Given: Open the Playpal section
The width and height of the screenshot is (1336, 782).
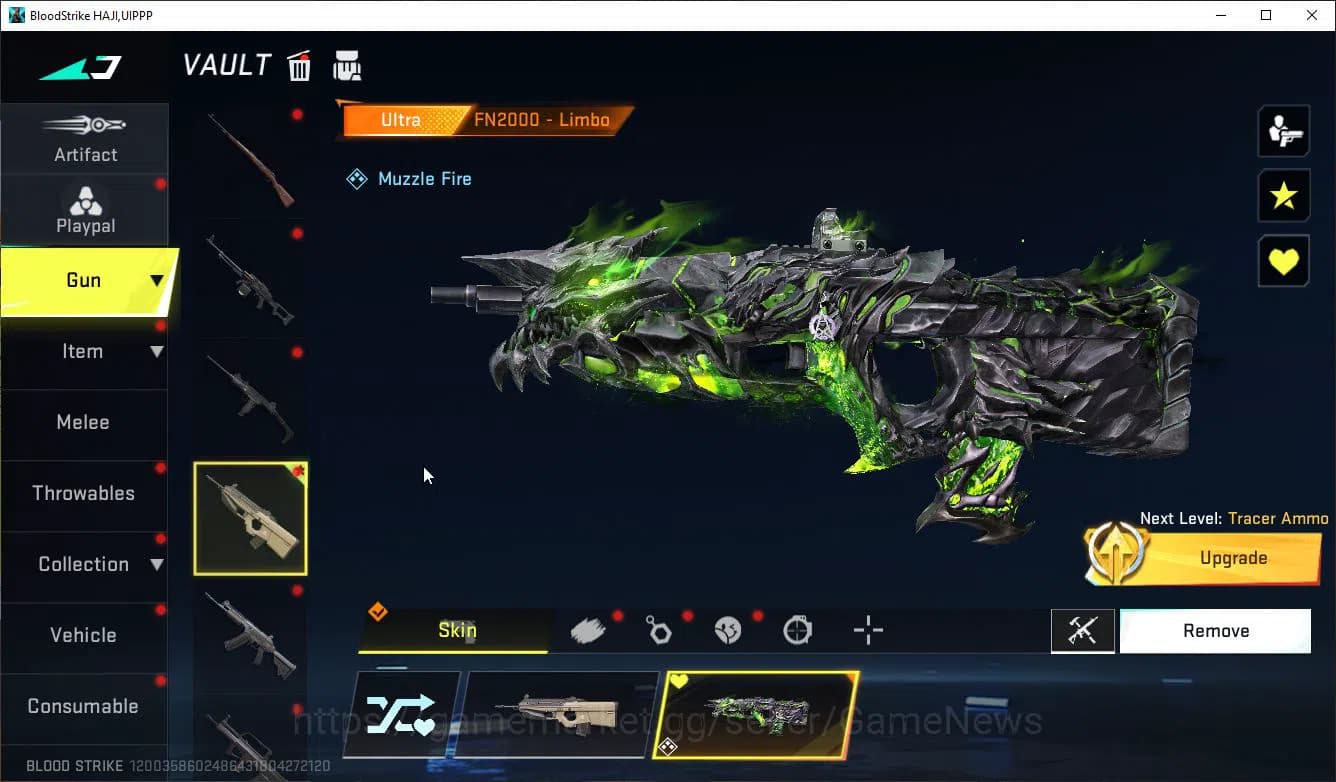Looking at the screenshot, I should point(85,209).
